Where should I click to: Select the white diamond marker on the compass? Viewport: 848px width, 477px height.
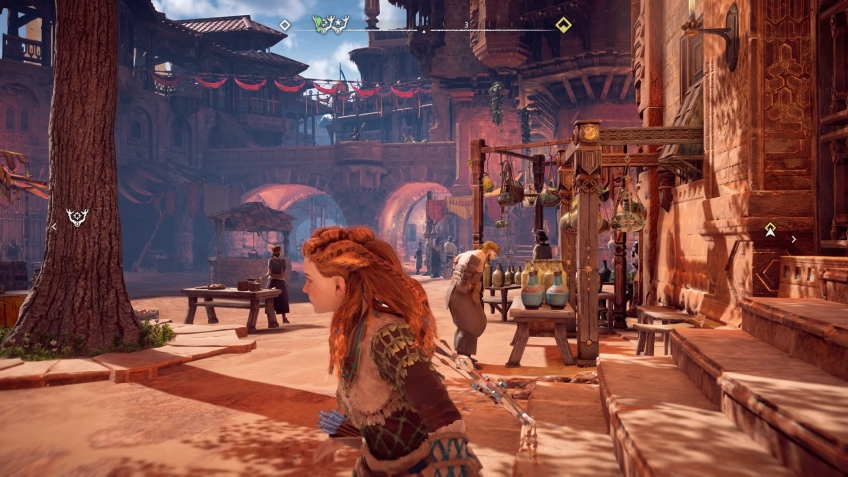285,24
